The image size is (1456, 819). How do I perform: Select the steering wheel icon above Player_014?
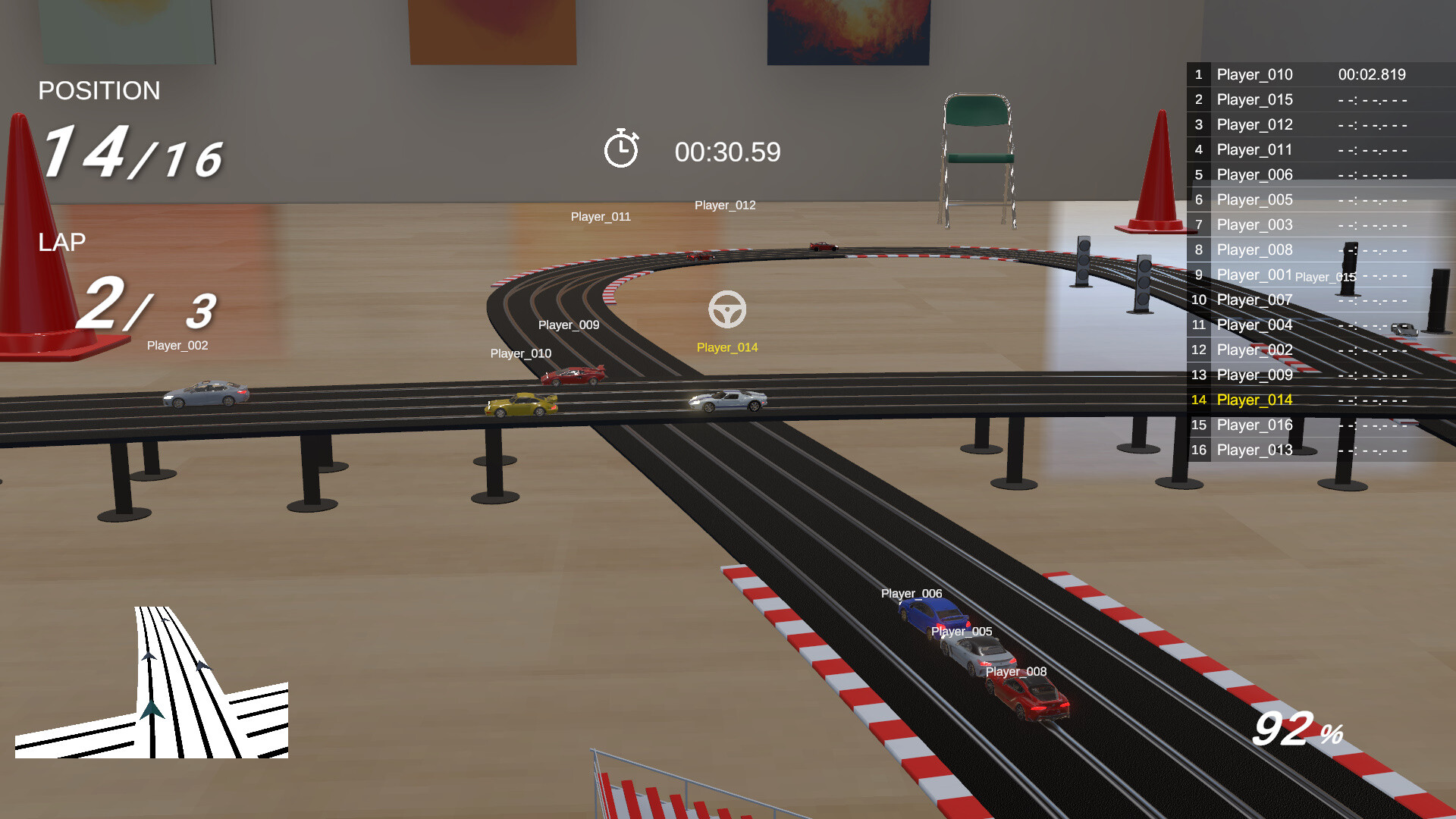tap(729, 310)
